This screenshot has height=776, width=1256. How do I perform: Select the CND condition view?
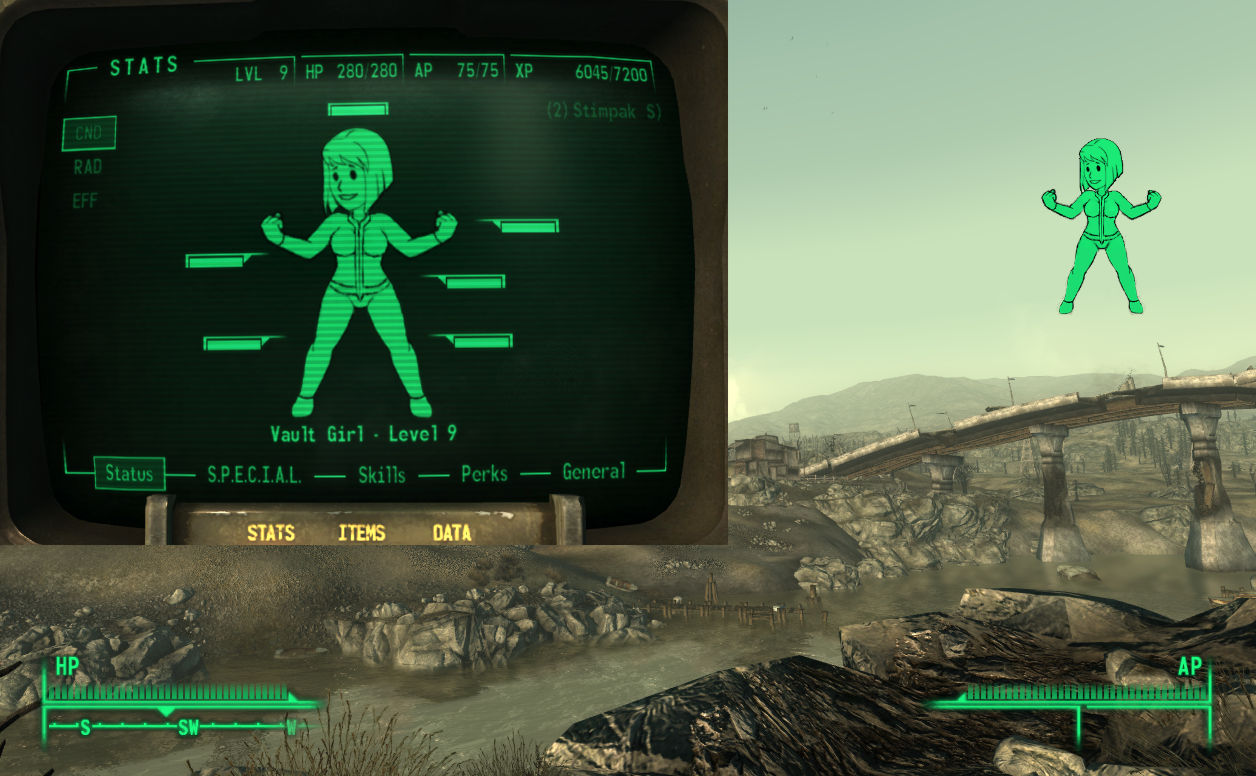click(89, 133)
